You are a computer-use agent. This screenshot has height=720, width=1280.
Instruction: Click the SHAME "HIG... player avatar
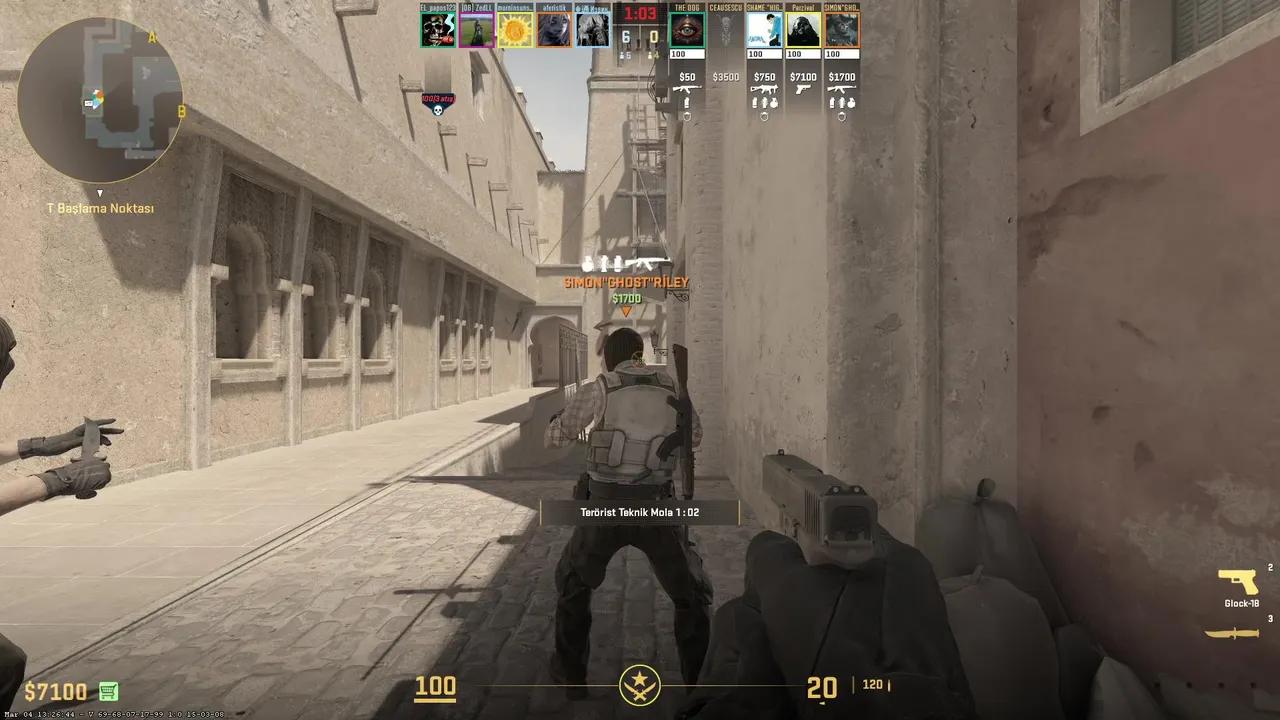[x=764, y=30]
